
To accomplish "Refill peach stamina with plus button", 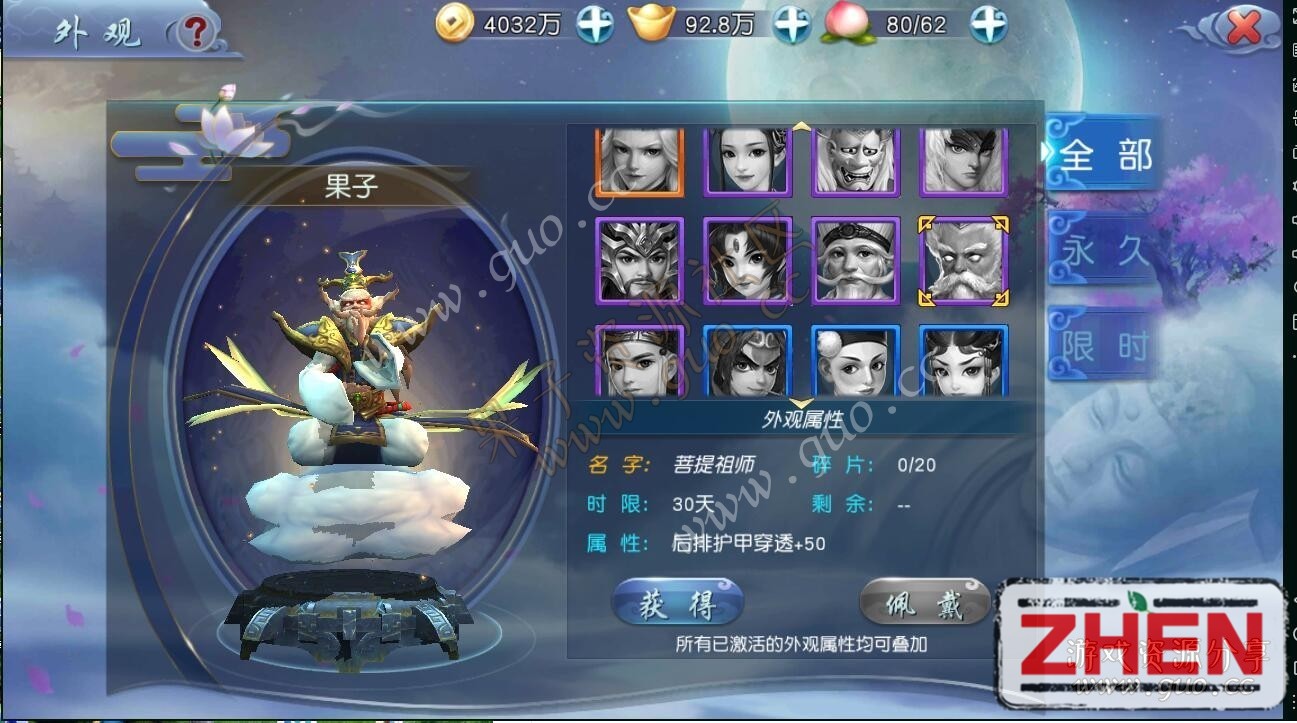I will coord(988,25).
